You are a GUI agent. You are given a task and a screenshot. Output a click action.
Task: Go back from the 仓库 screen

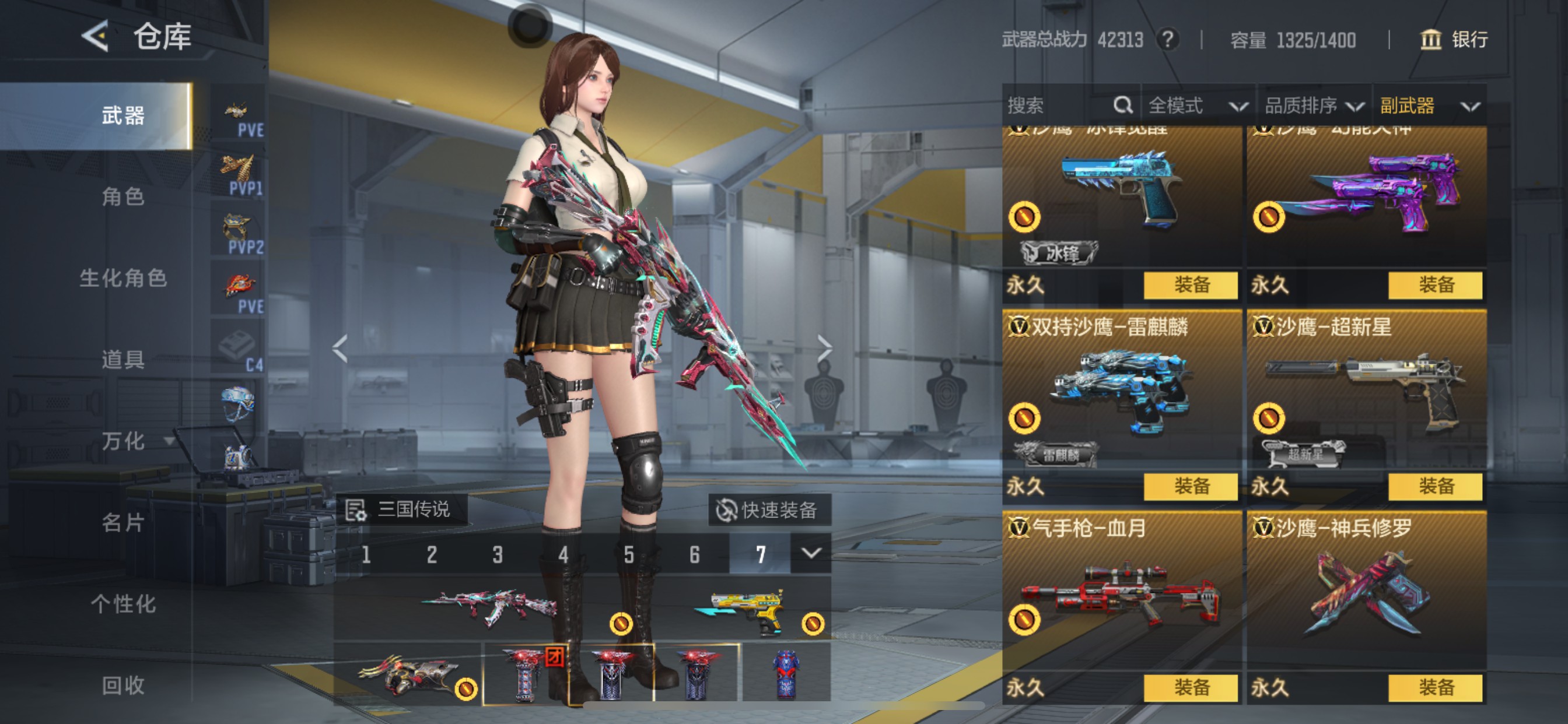[x=96, y=37]
